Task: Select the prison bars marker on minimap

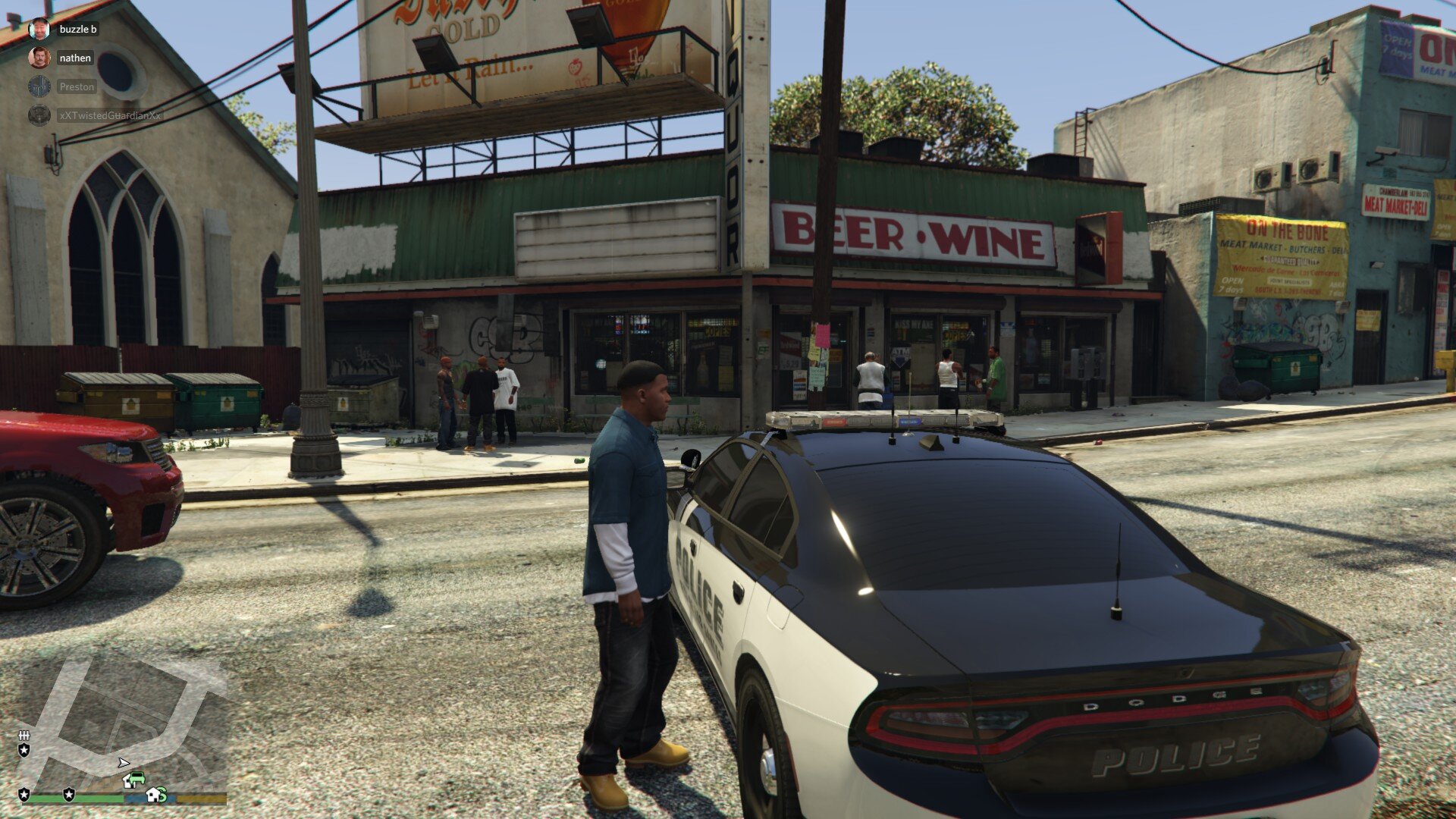Action: click(24, 736)
